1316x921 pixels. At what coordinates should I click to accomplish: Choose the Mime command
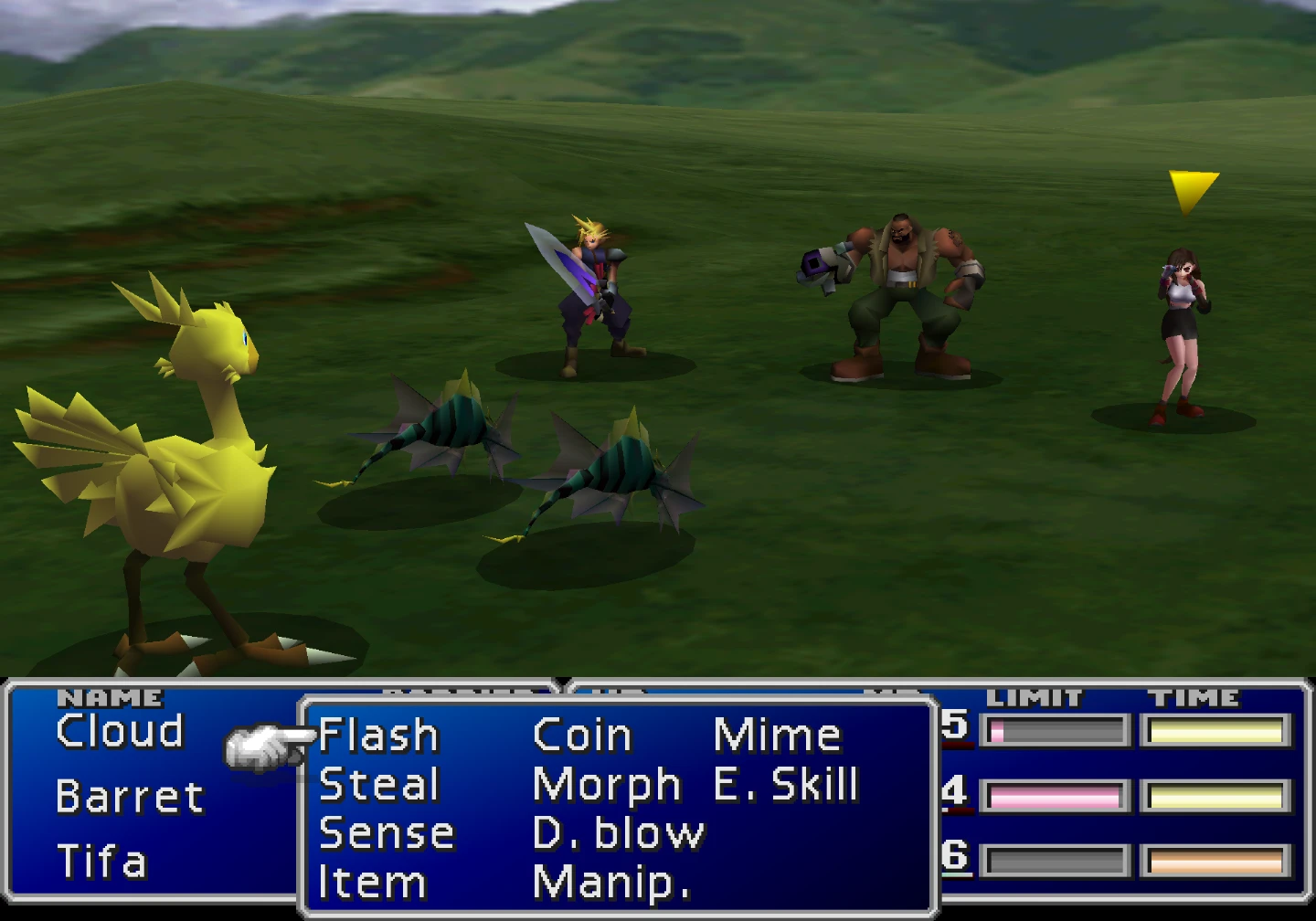point(776,736)
